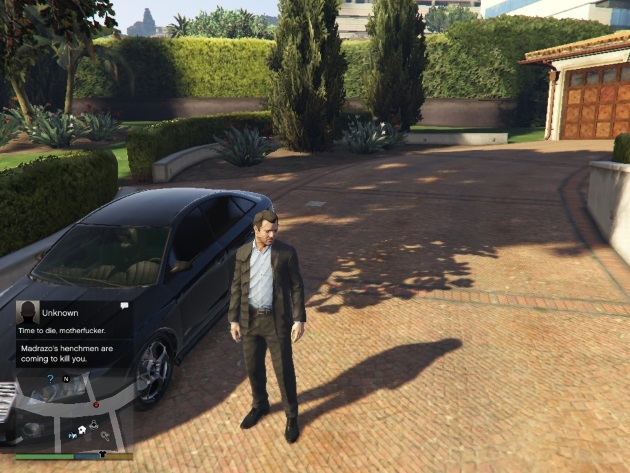Click the red enemy blip on minimap
This screenshot has height=473, width=630.
pos(96,404)
